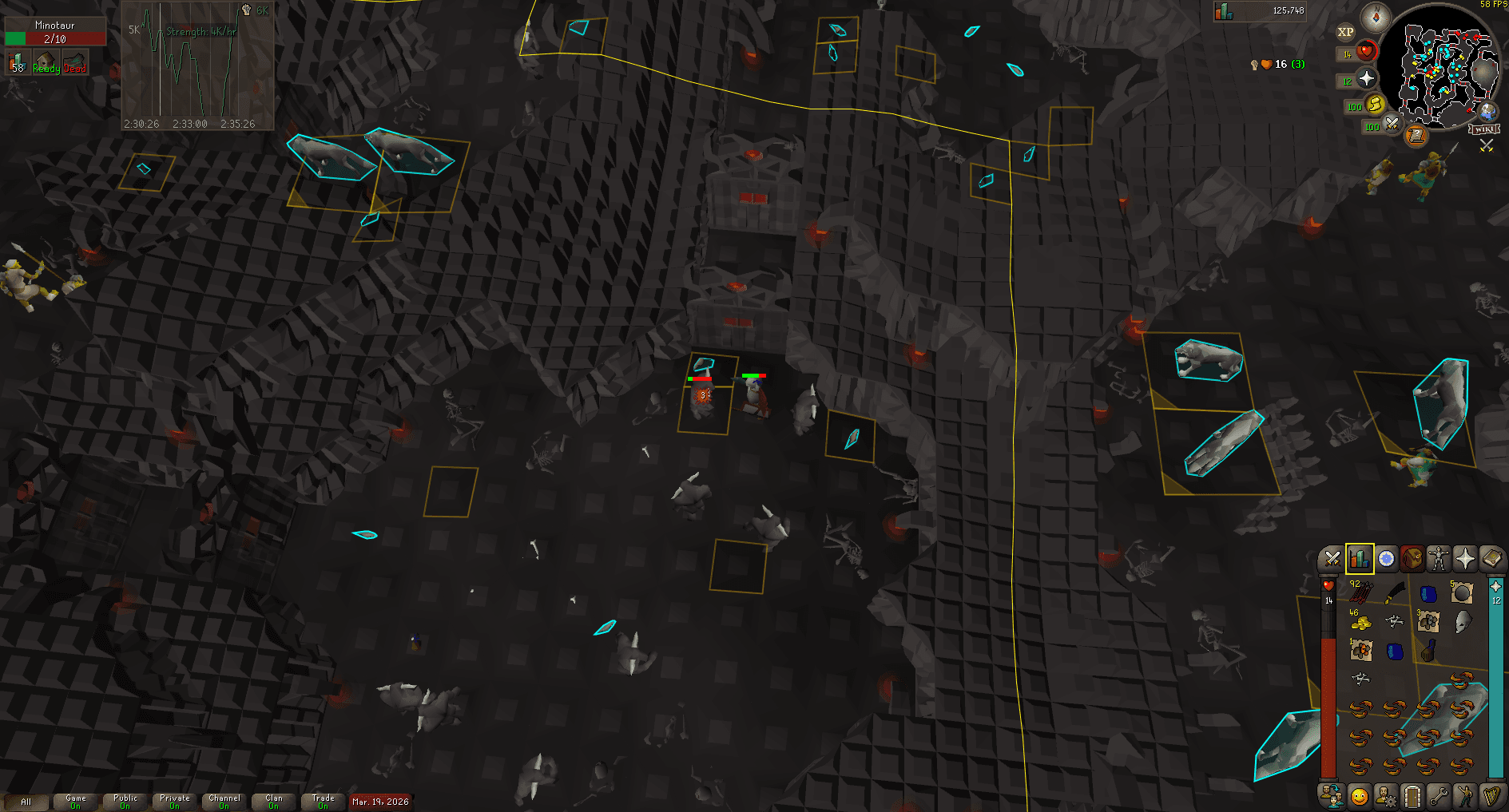The height and width of the screenshot is (812, 1509).
Task: Click the Wiki lookup banner
Action: pos(1483,129)
